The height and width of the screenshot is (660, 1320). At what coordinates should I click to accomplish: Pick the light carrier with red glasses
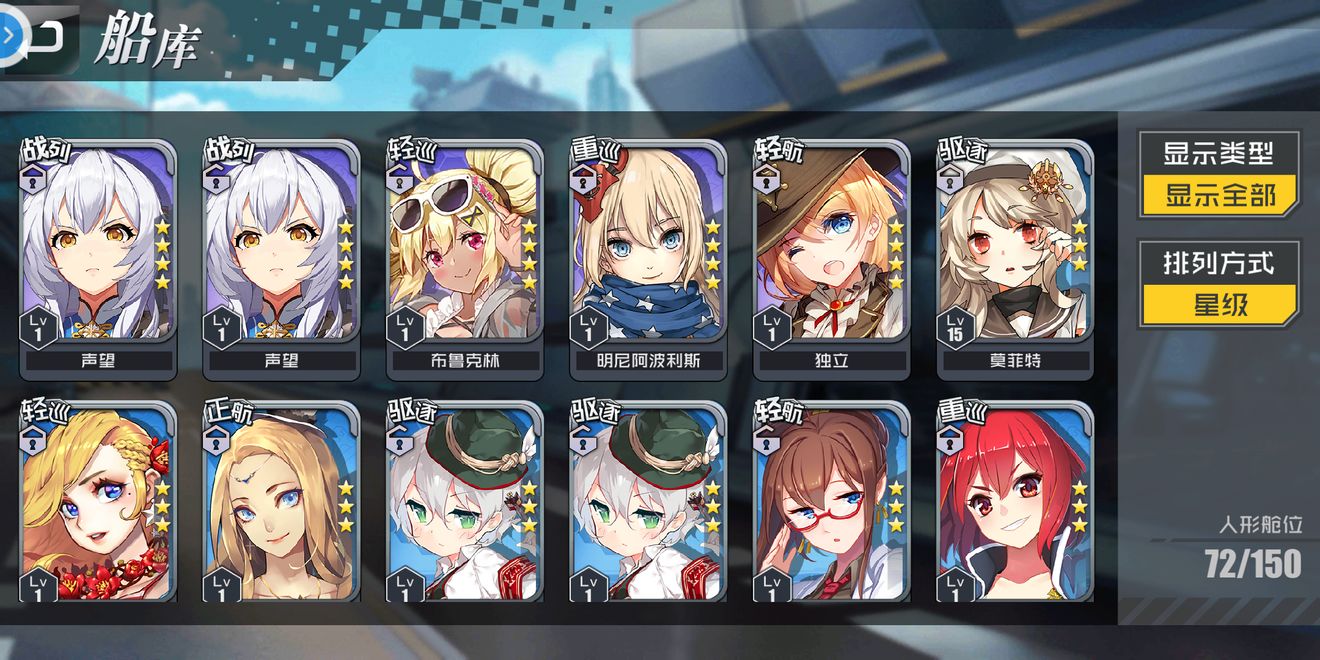pyautogui.click(x=832, y=500)
